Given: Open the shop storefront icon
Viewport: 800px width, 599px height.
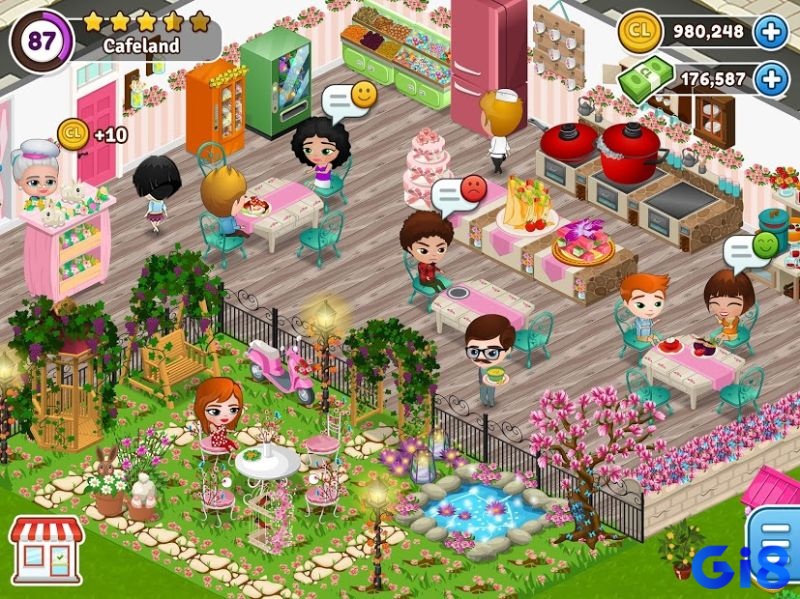Looking at the screenshot, I should (x=45, y=549).
